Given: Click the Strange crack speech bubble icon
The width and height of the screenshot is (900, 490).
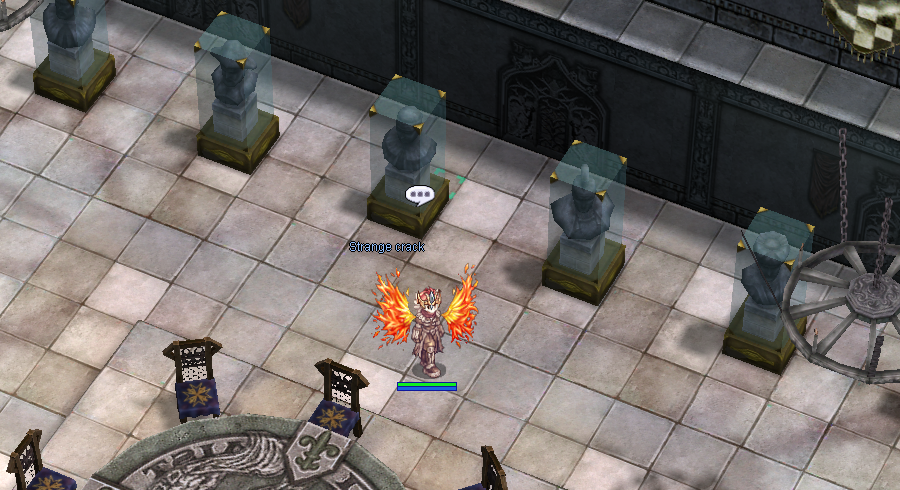Looking at the screenshot, I should point(418,195).
